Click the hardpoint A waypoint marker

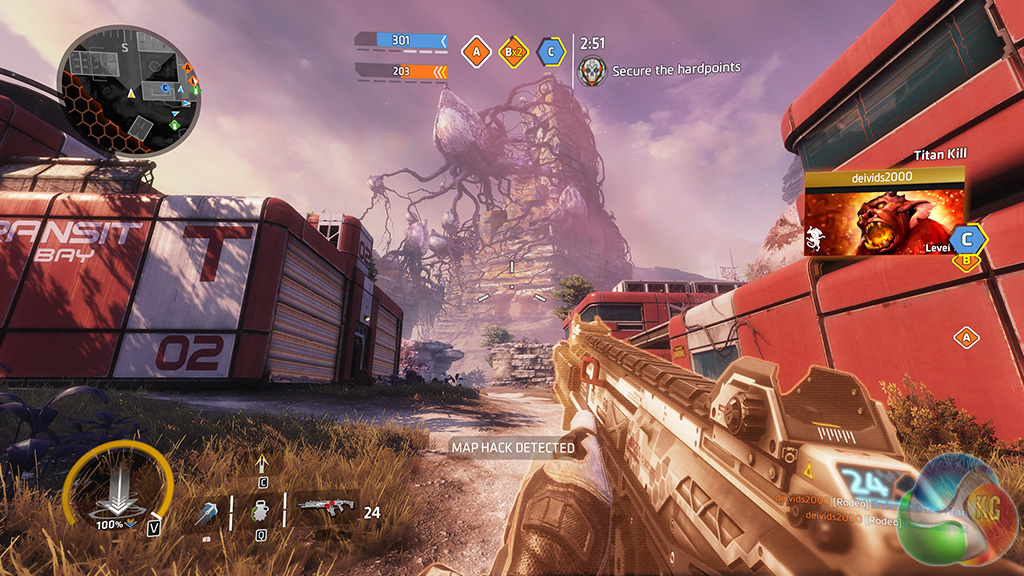pos(966,337)
